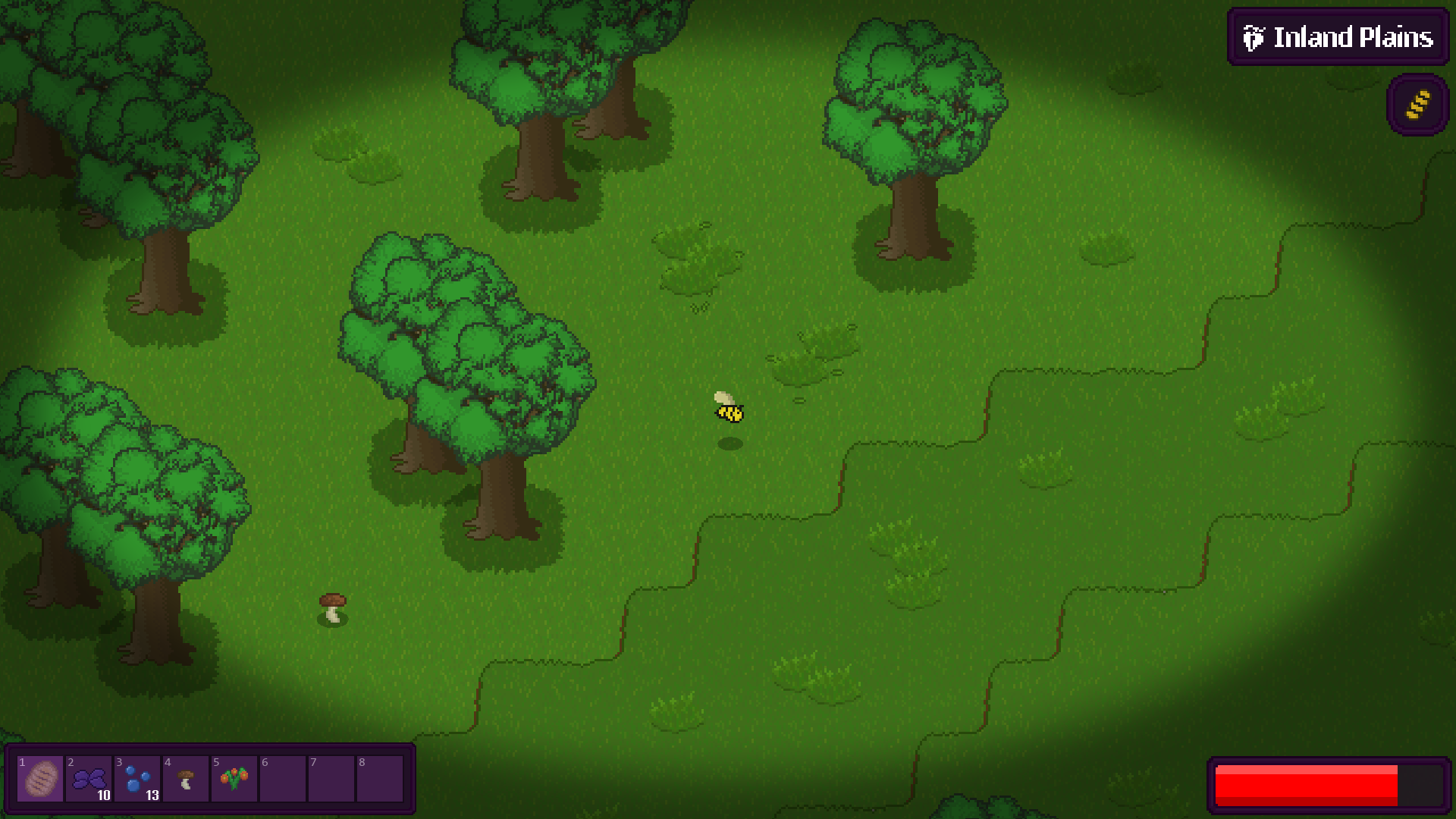Select the pink cocoon item in slot 1
The image size is (1456, 819).
click(40, 779)
